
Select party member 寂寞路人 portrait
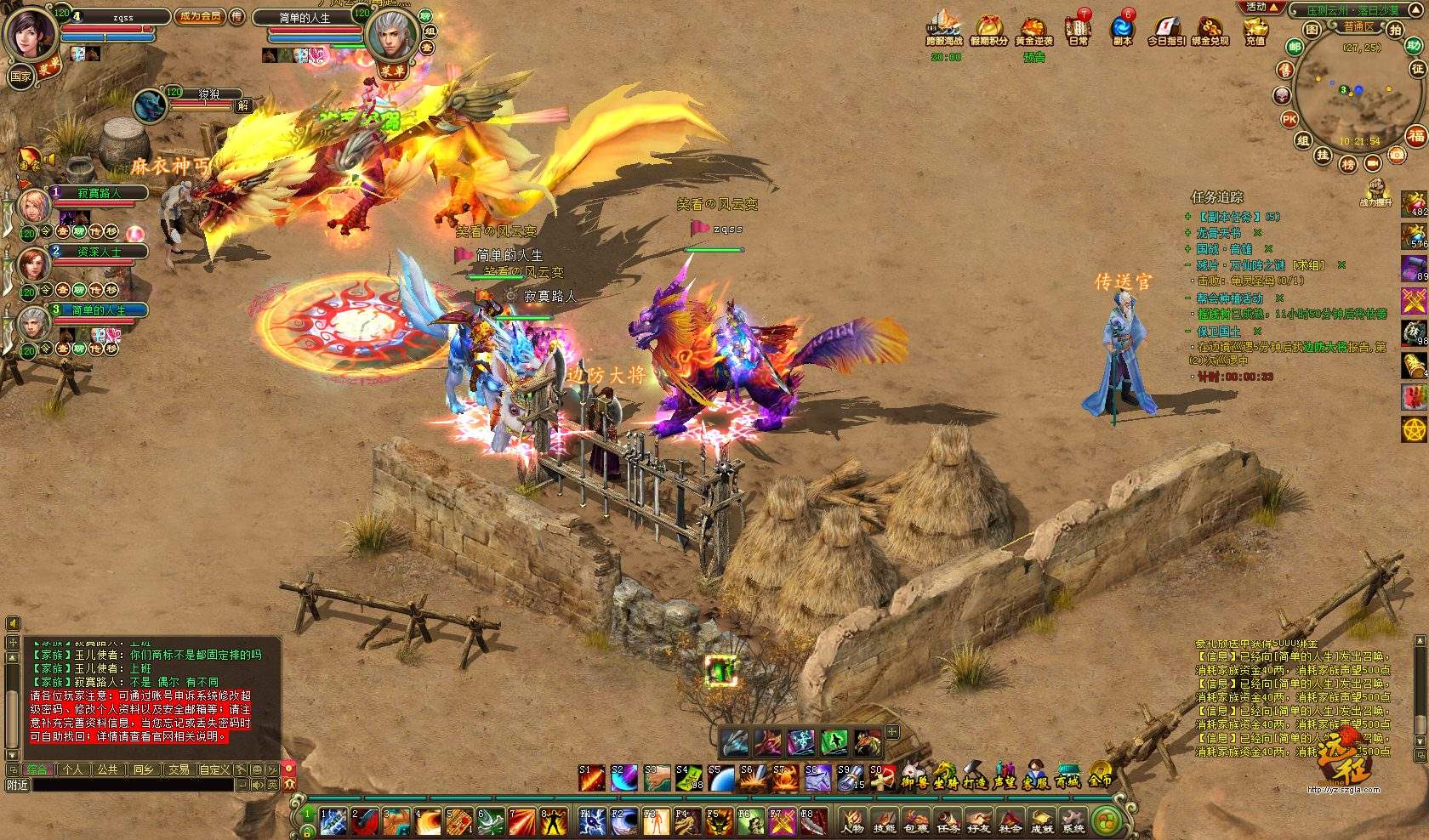34,207
